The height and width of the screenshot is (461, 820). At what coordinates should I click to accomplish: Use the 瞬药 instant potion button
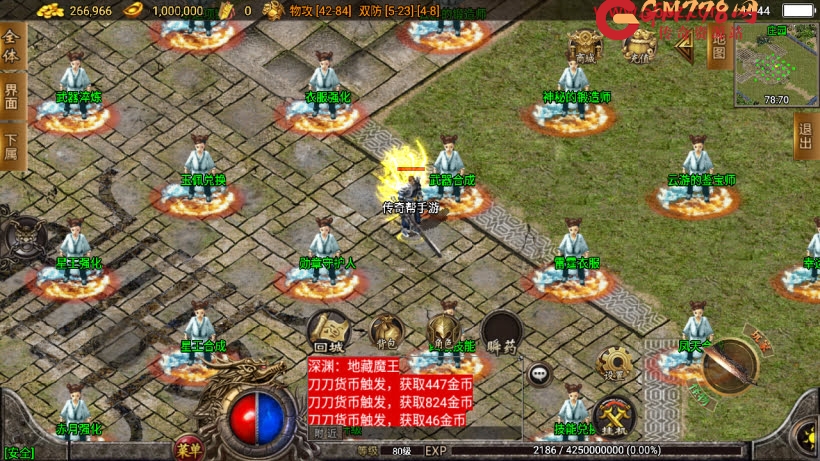(501, 332)
